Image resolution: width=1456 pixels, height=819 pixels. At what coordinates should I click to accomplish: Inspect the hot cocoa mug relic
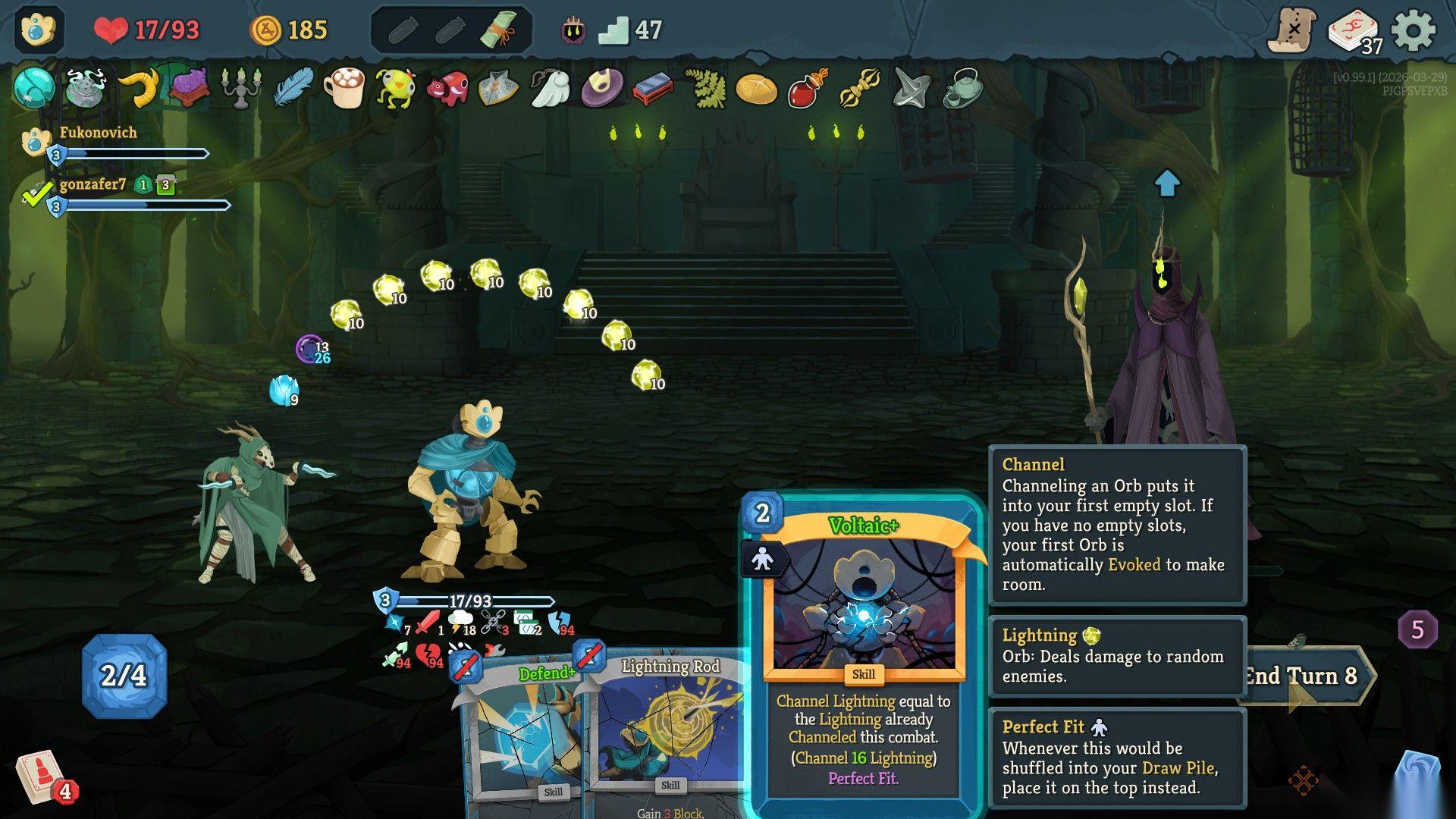pyautogui.click(x=344, y=88)
